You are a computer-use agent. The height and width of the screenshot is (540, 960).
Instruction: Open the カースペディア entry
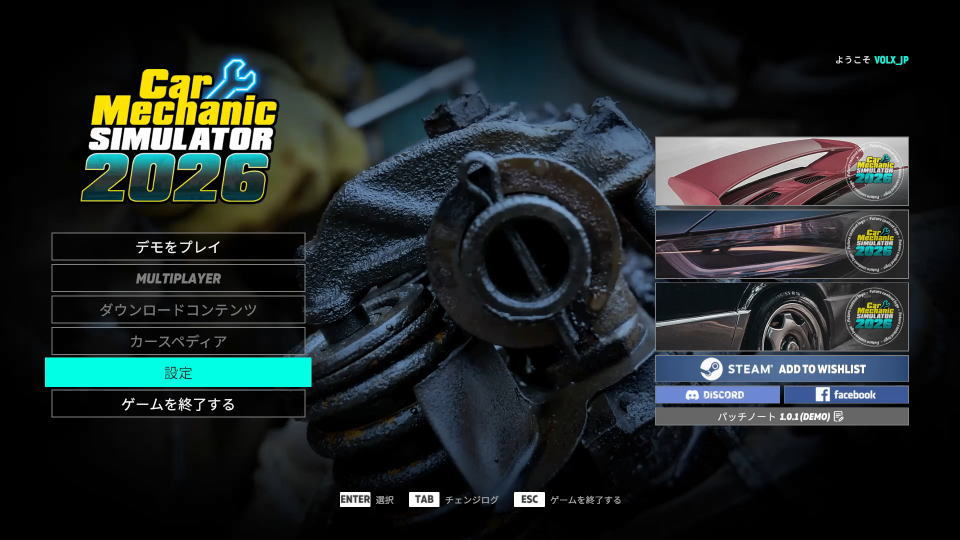coord(178,341)
